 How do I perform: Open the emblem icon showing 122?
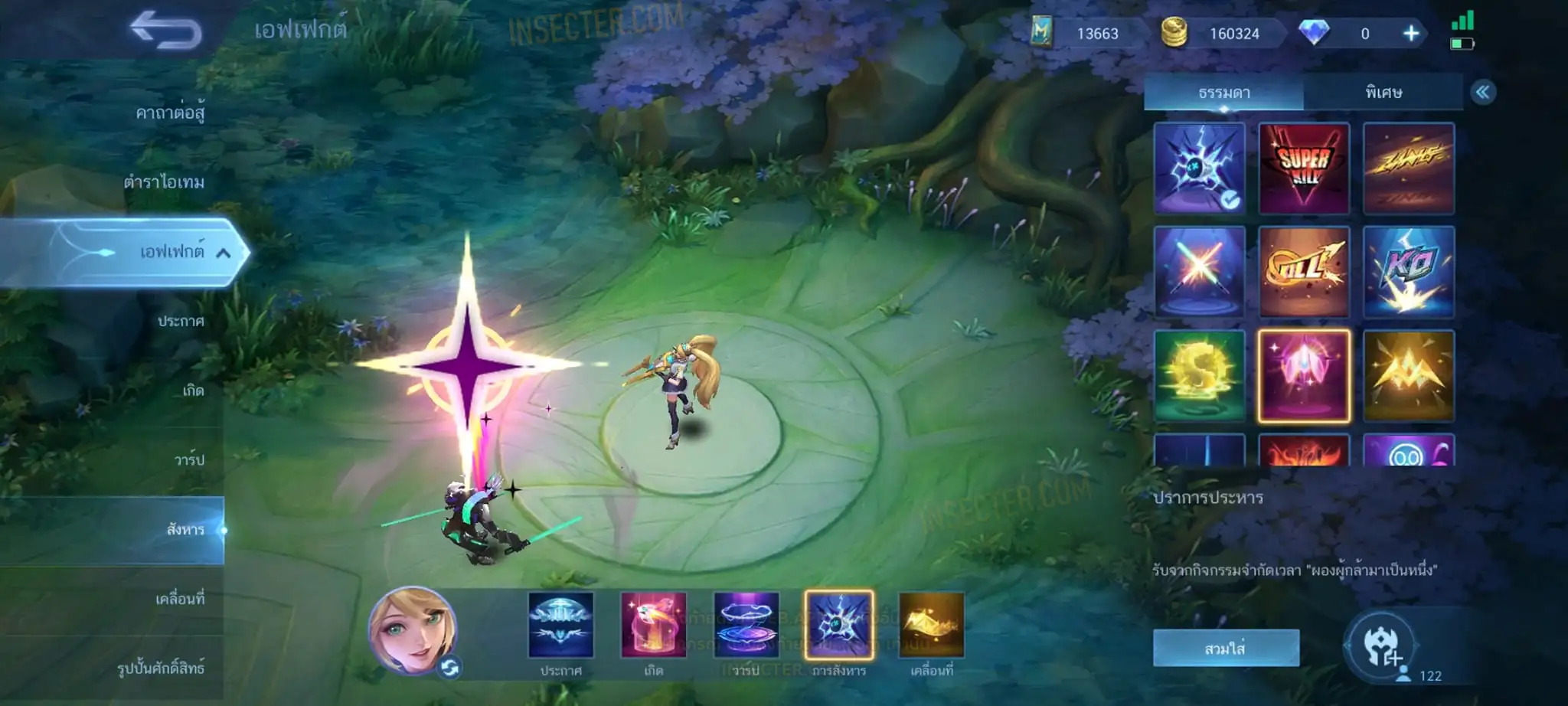click(1382, 647)
